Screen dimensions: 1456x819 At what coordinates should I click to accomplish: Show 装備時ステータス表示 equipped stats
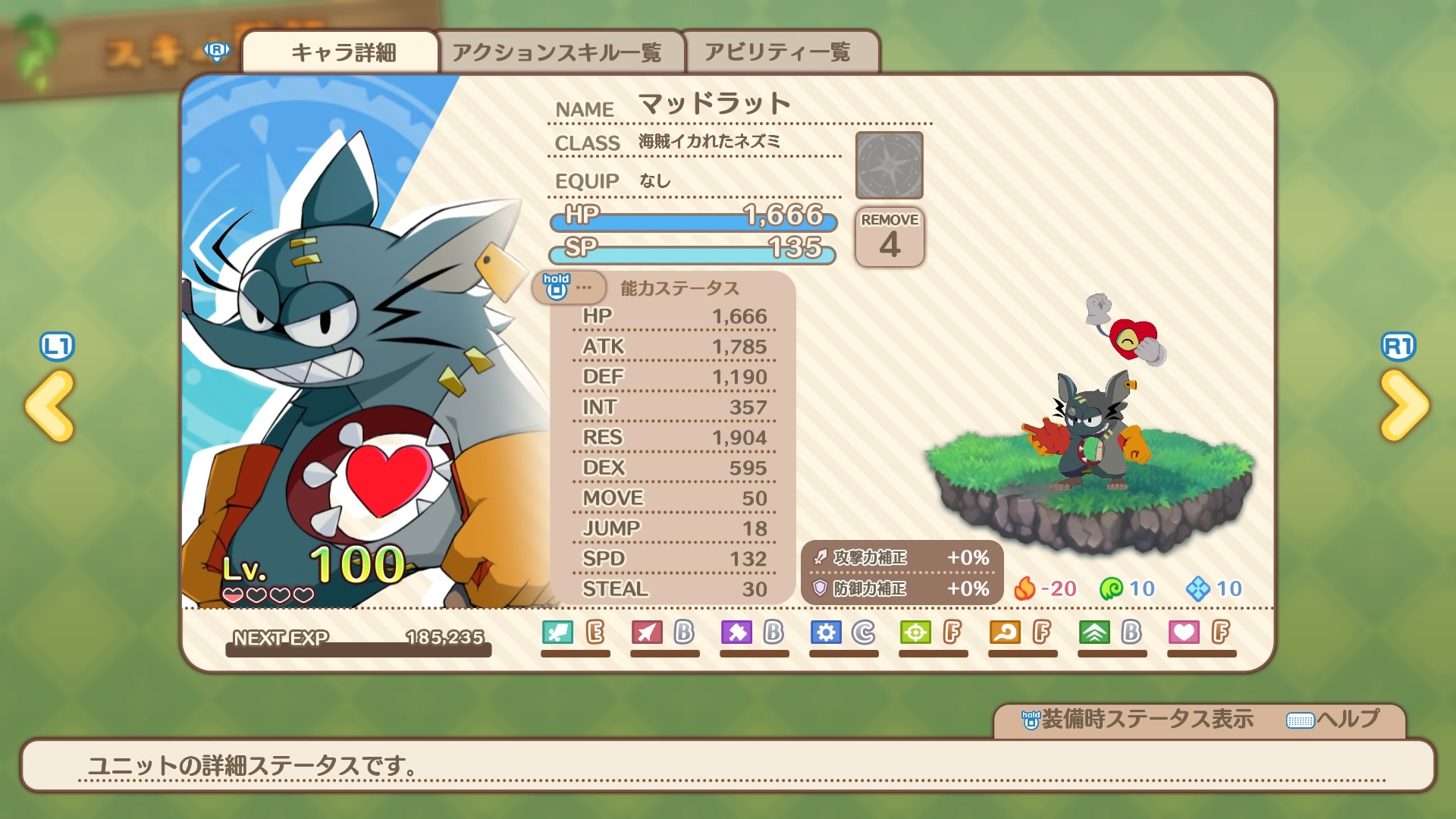coord(1137,719)
